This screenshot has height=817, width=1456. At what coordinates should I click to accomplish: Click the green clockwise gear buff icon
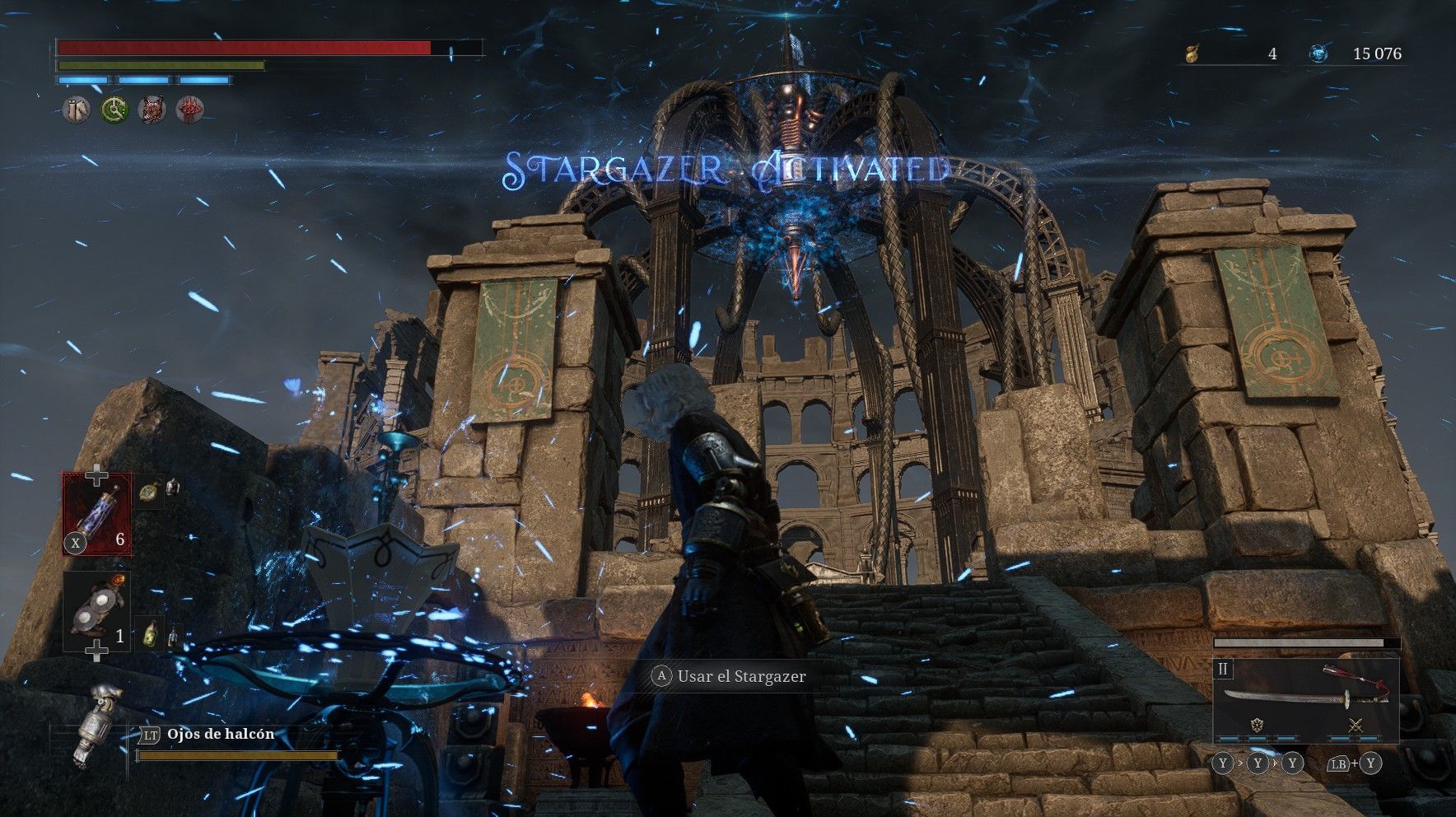pyautogui.click(x=114, y=109)
